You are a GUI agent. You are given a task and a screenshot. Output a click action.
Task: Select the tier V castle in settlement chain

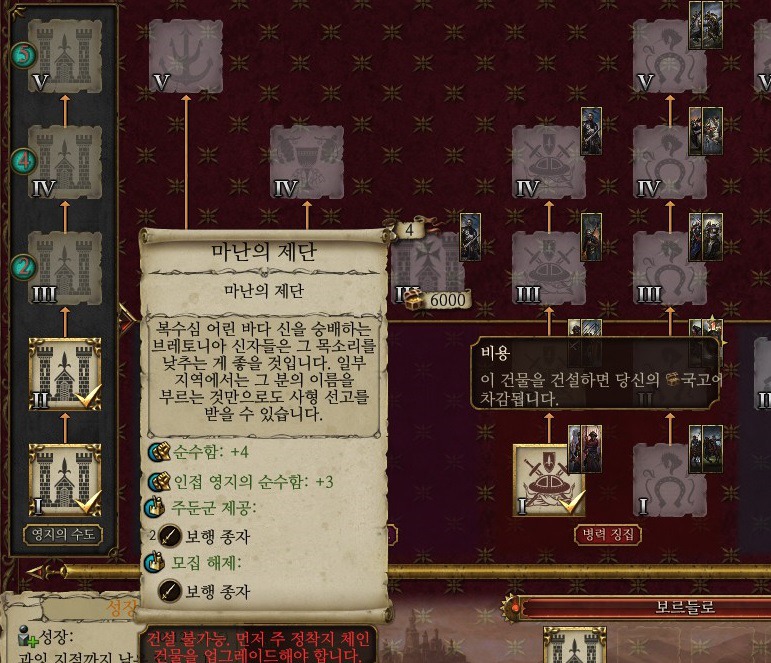point(65,56)
